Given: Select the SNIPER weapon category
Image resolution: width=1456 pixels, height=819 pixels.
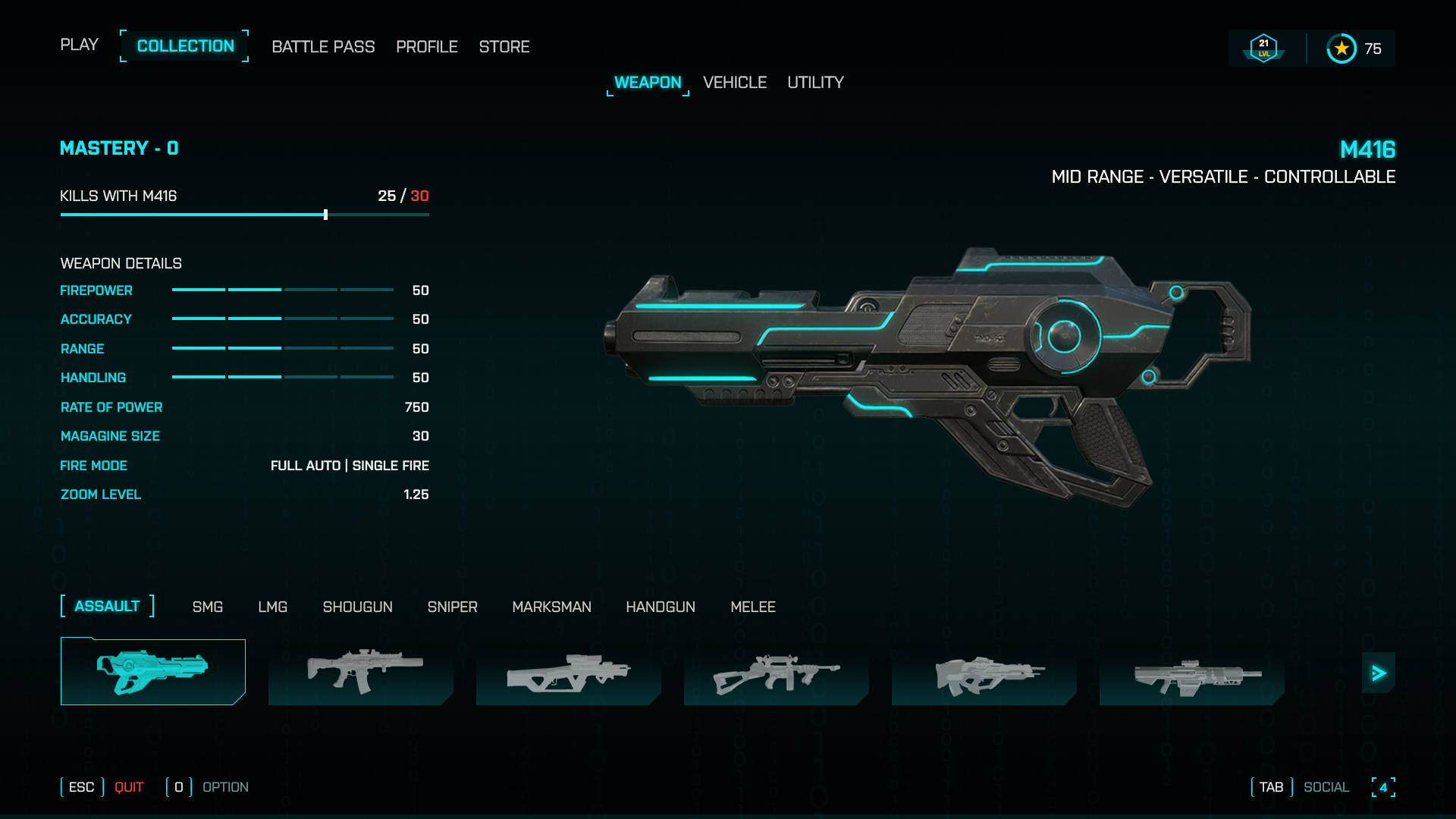Looking at the screenshot, I should point(452,607).
